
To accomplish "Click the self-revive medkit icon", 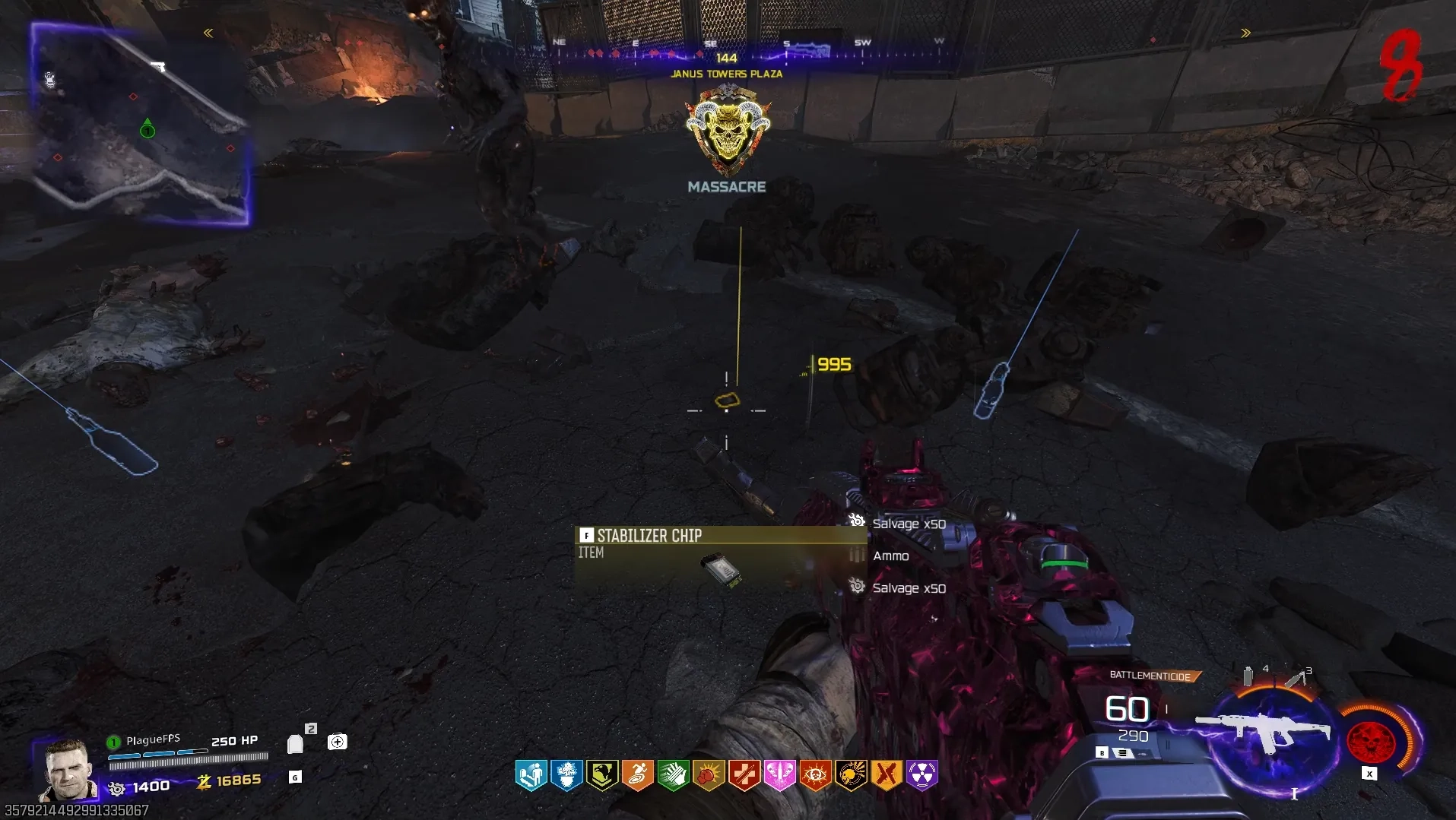I will tap(337, 742).
